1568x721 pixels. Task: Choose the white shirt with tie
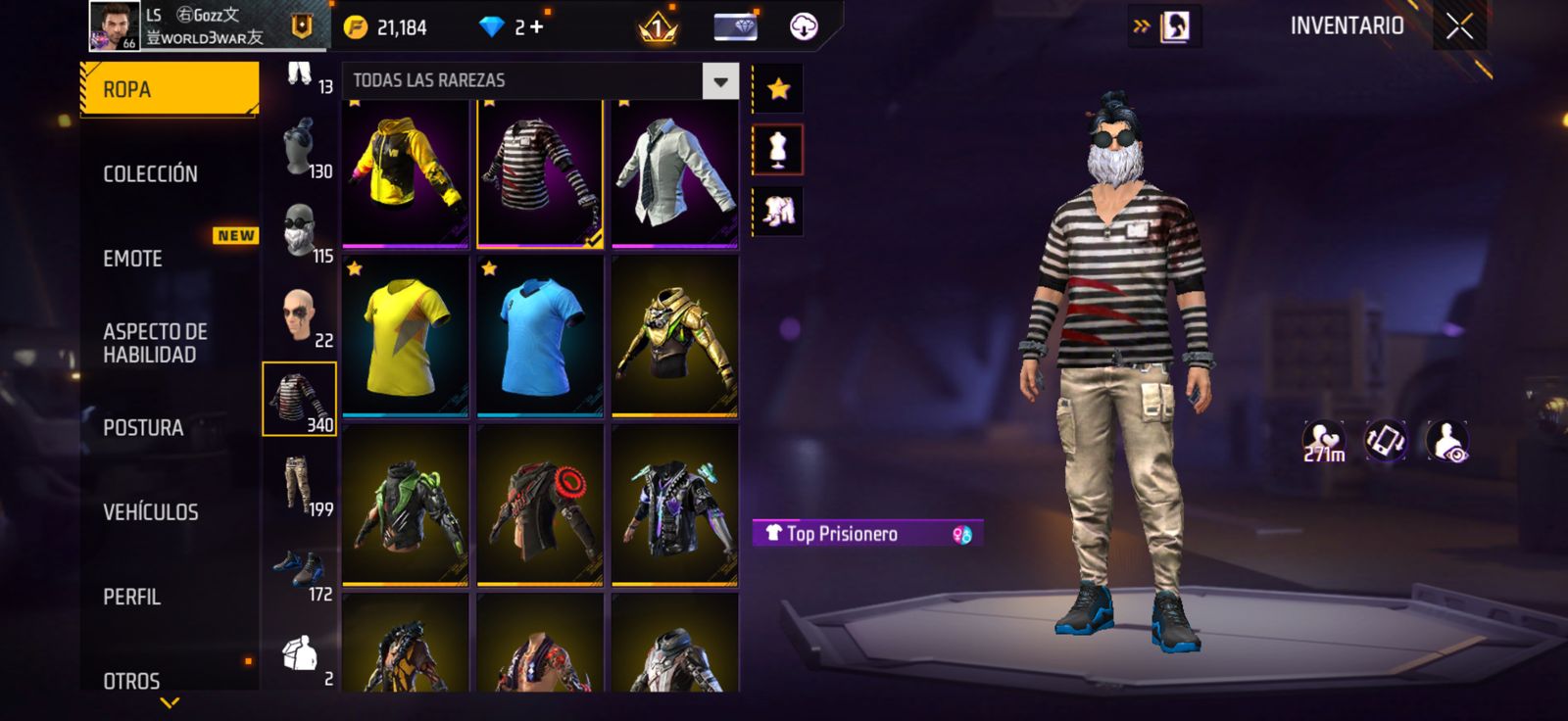coord(674,171)
